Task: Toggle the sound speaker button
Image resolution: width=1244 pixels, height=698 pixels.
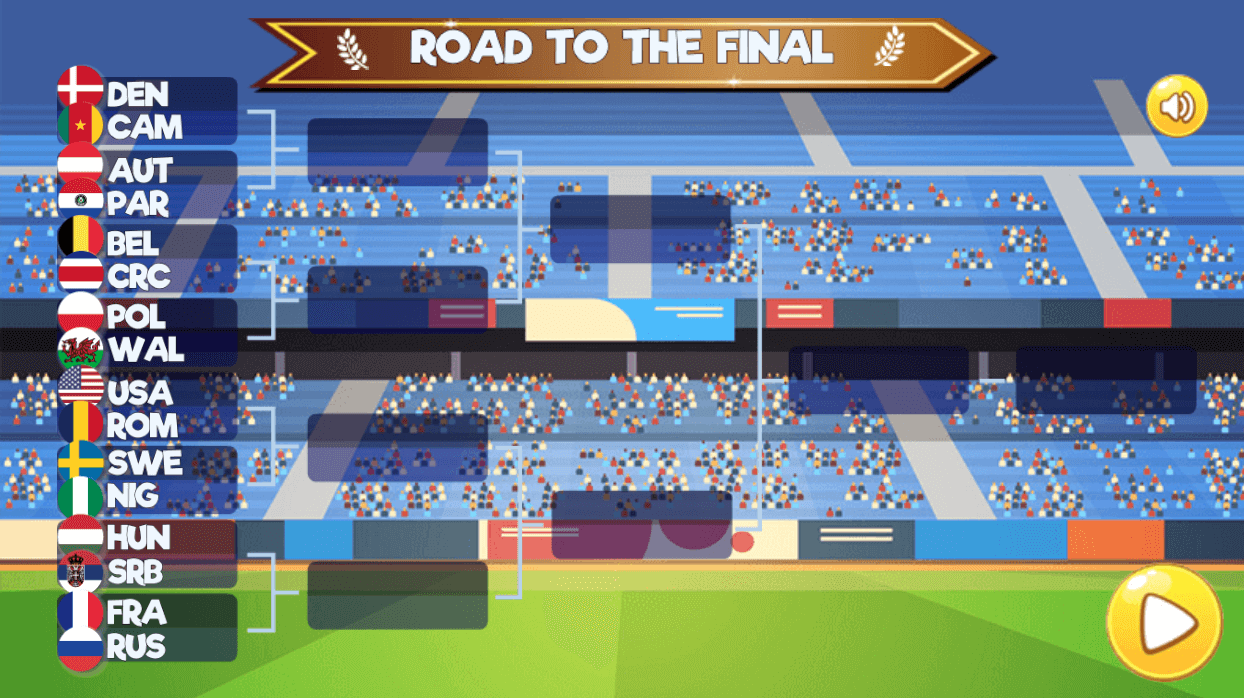Action: [x=1177, y=106]
